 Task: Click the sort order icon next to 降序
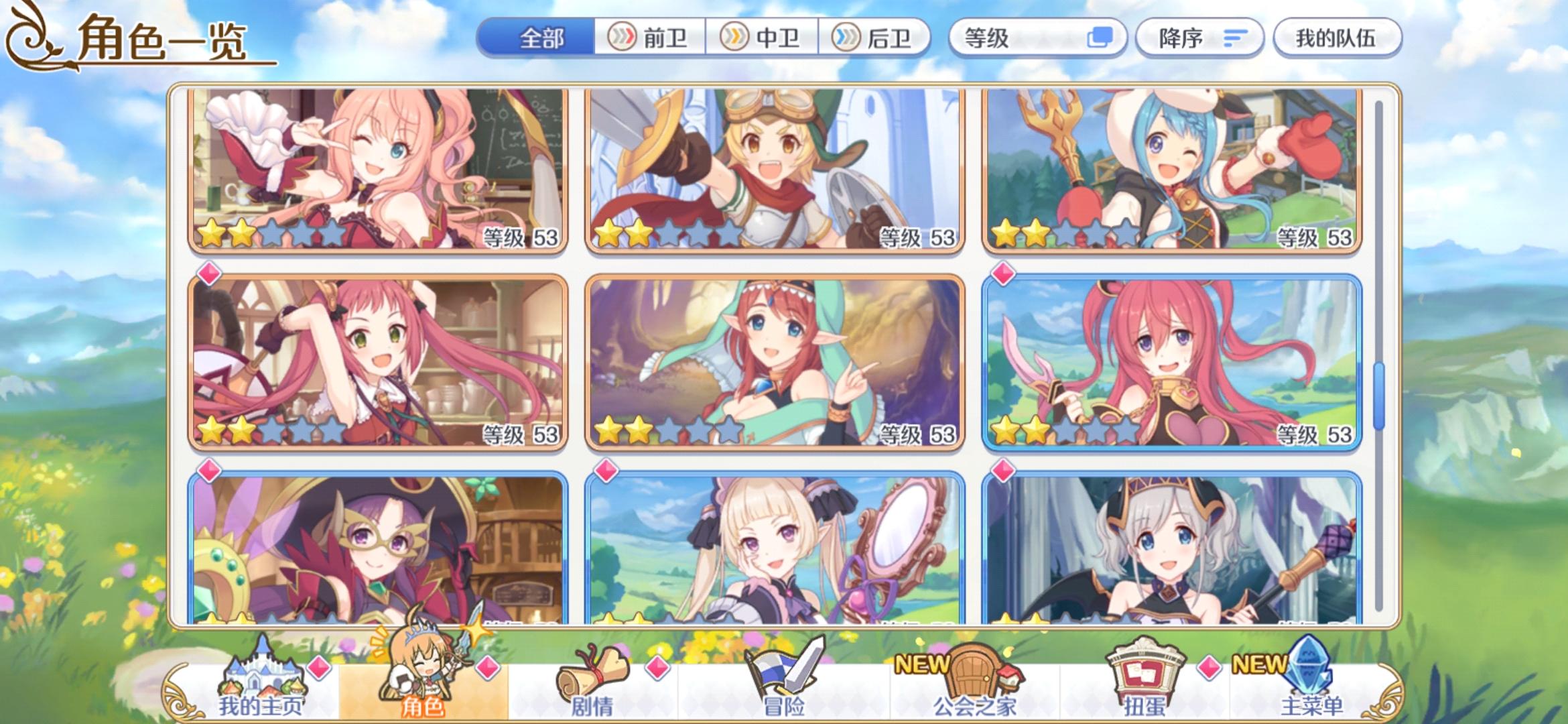click(1236, 38)
